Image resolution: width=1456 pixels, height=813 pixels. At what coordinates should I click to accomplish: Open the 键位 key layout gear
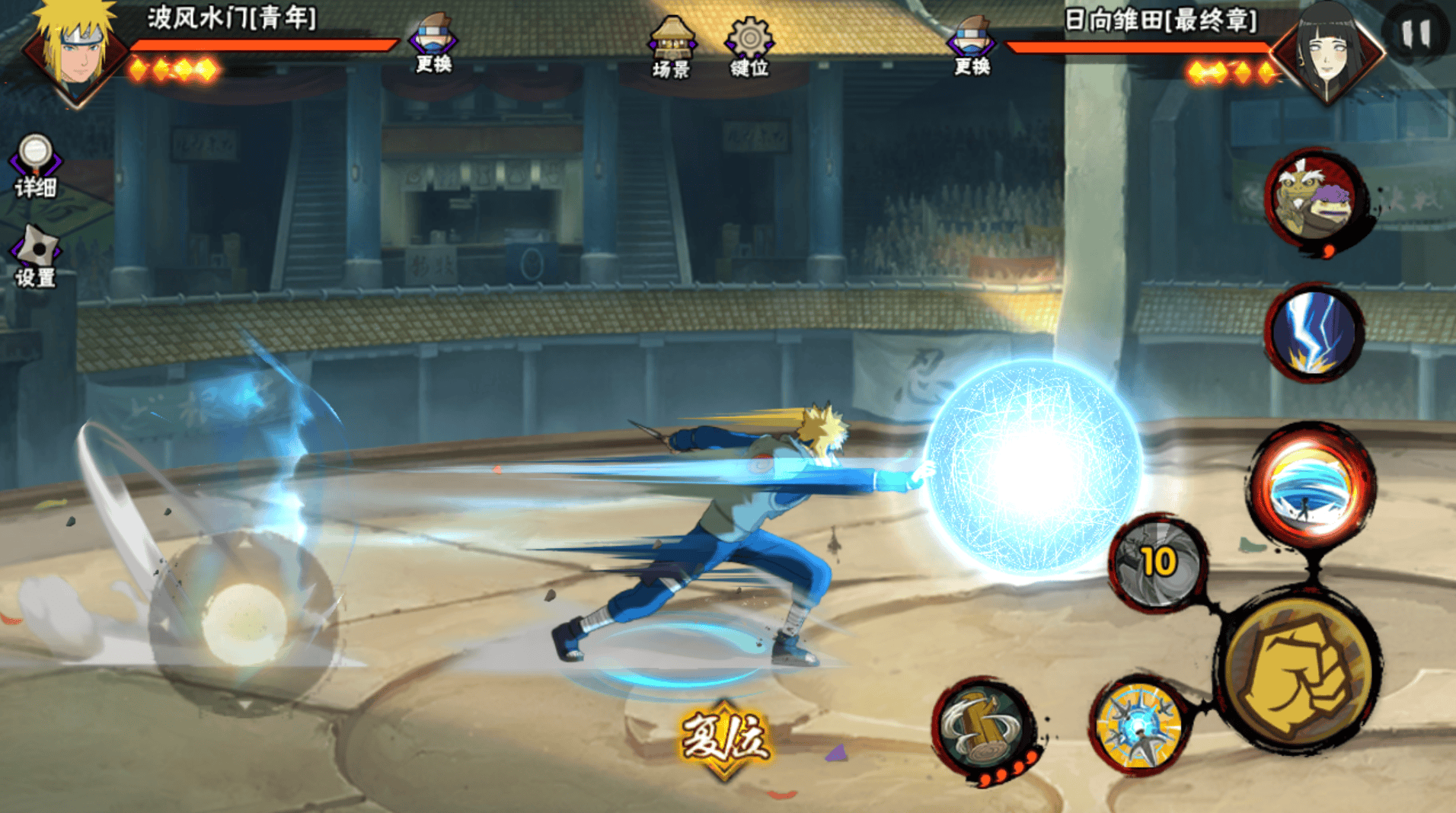coord(749,47)
